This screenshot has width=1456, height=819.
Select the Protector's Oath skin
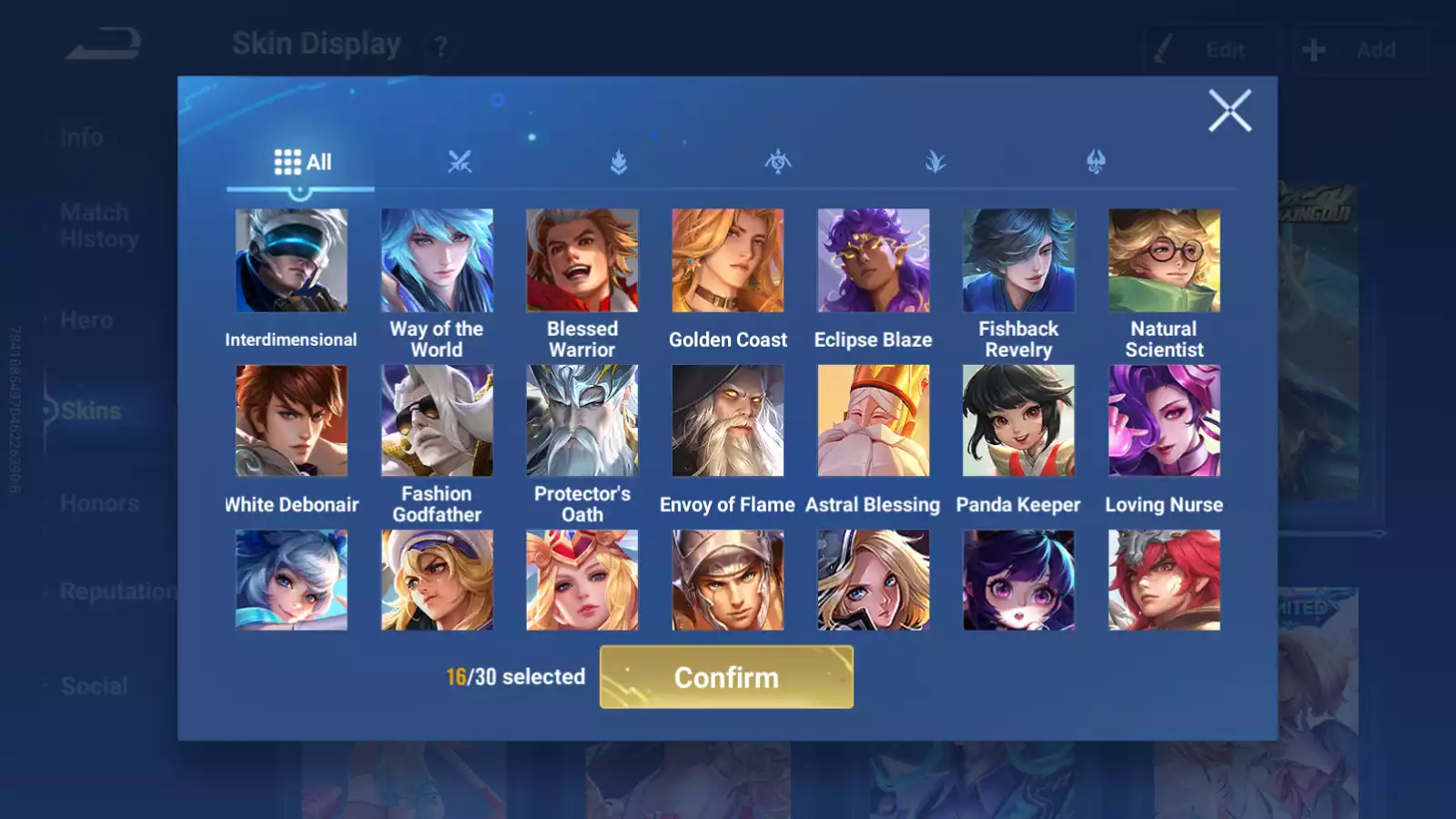coord(582,420)
